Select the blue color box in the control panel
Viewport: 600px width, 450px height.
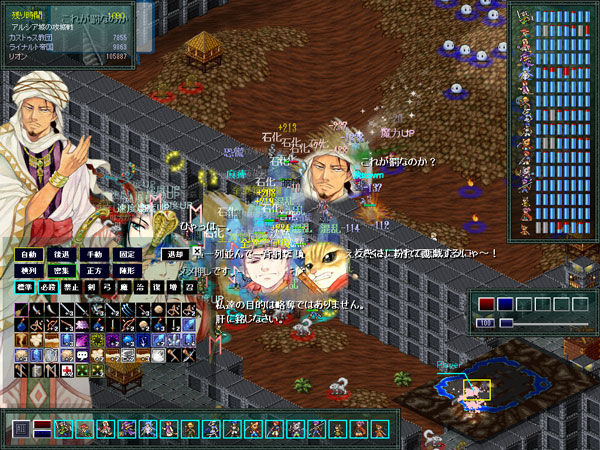pyautogui.click(x=505, y=304)
